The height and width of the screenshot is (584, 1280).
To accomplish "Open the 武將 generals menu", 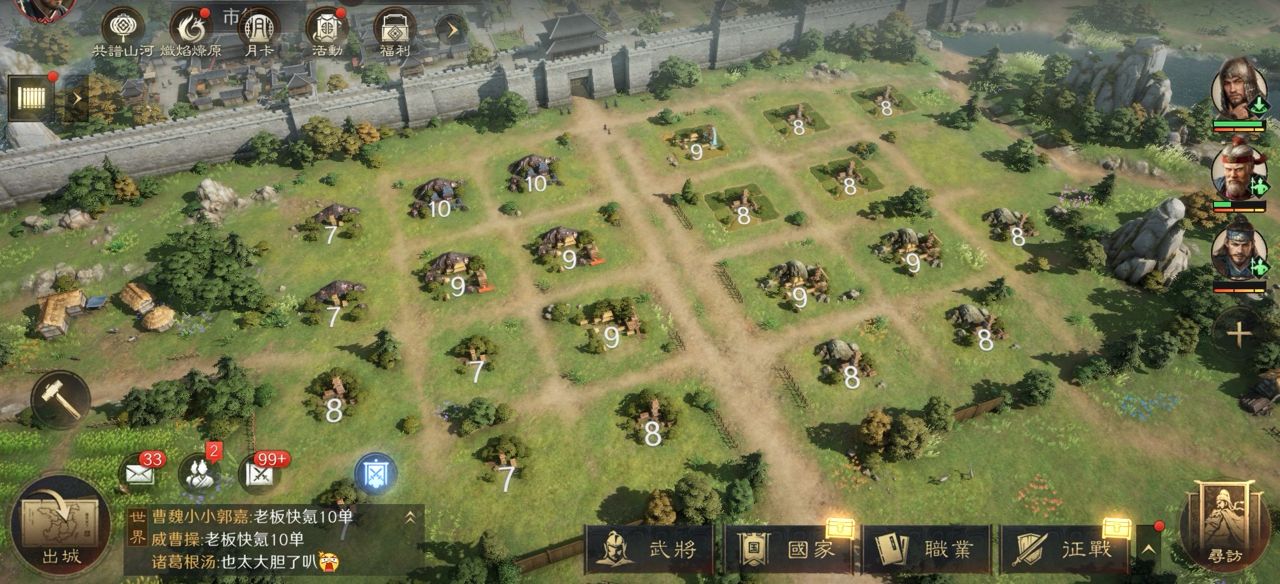I will (x=650, y=549).
